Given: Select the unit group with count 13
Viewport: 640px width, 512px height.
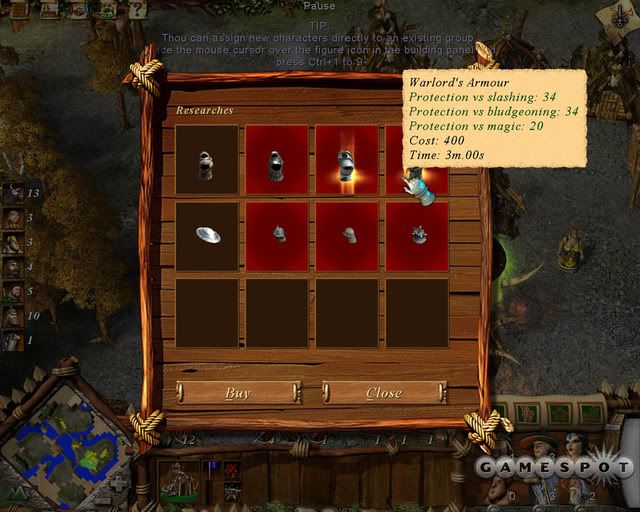Looking at the screenshot, I should (x=14, y=194).
